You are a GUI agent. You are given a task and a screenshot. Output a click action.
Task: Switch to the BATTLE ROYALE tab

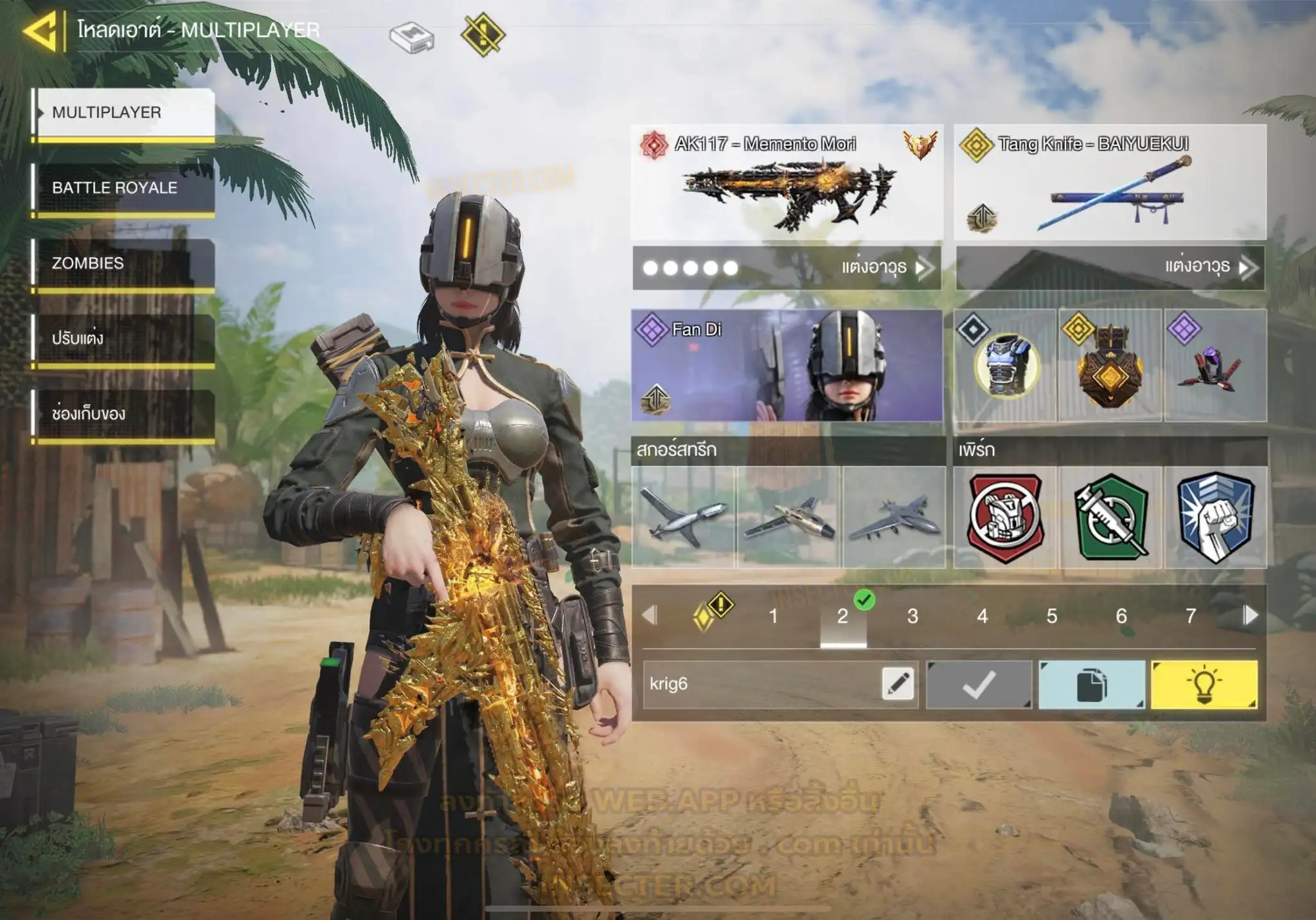pos(123,188)
